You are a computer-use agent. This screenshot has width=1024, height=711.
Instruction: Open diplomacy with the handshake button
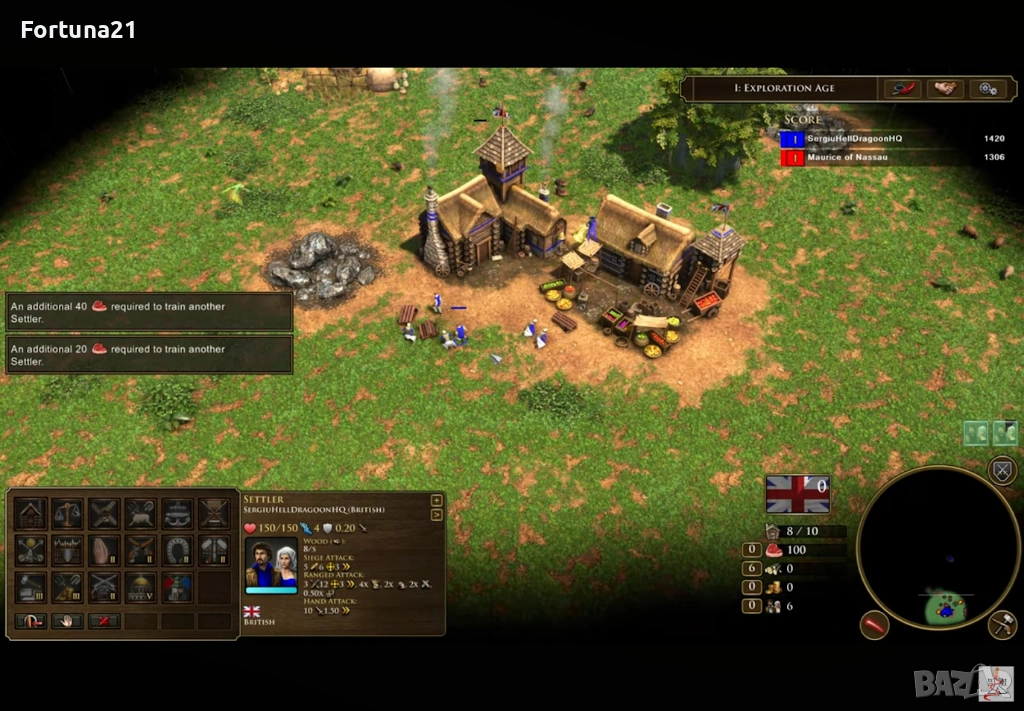pyautogui.click(x=944, y=89)
